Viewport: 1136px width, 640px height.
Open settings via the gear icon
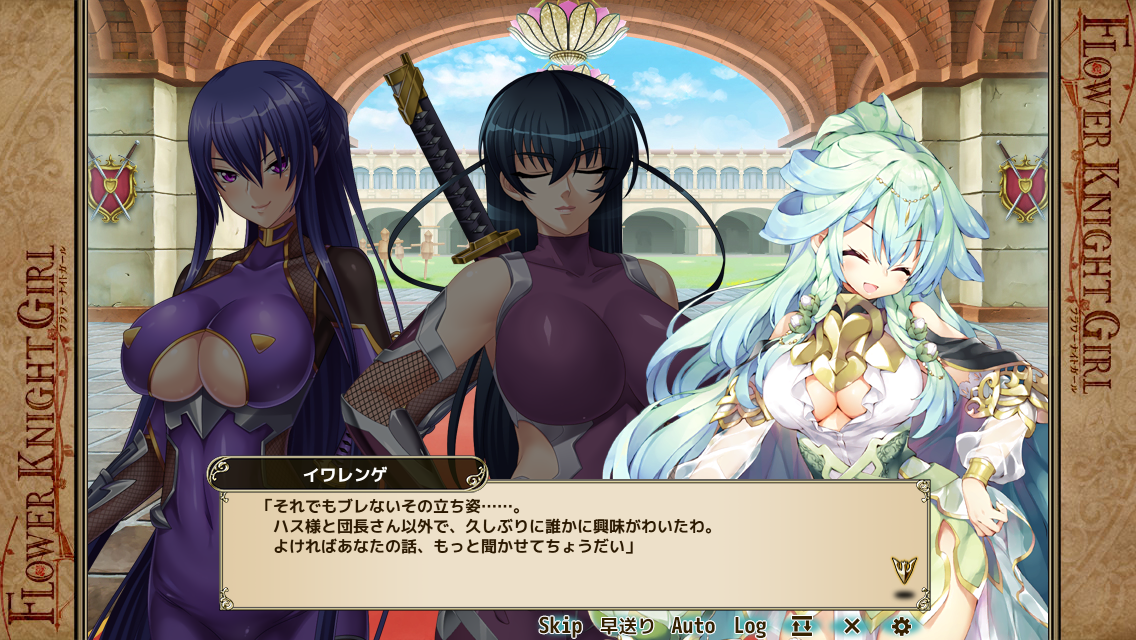901,626
